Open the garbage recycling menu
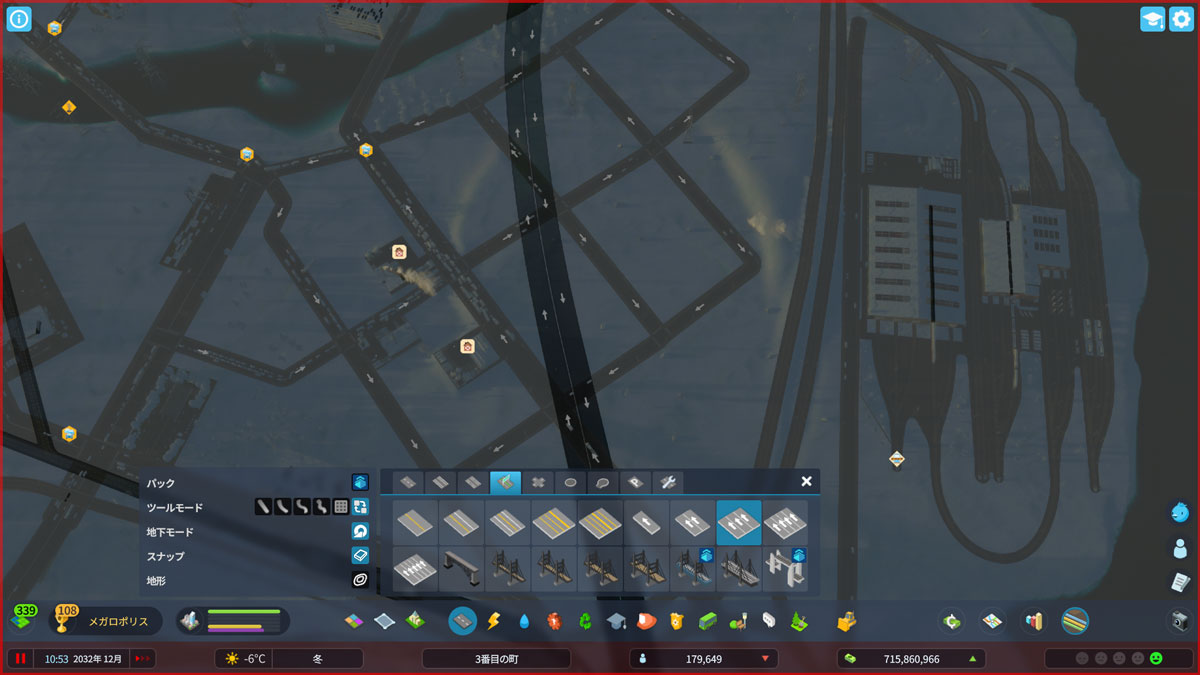The height and width of the screenshot is (675, 1200). click(x=585, y=621)
